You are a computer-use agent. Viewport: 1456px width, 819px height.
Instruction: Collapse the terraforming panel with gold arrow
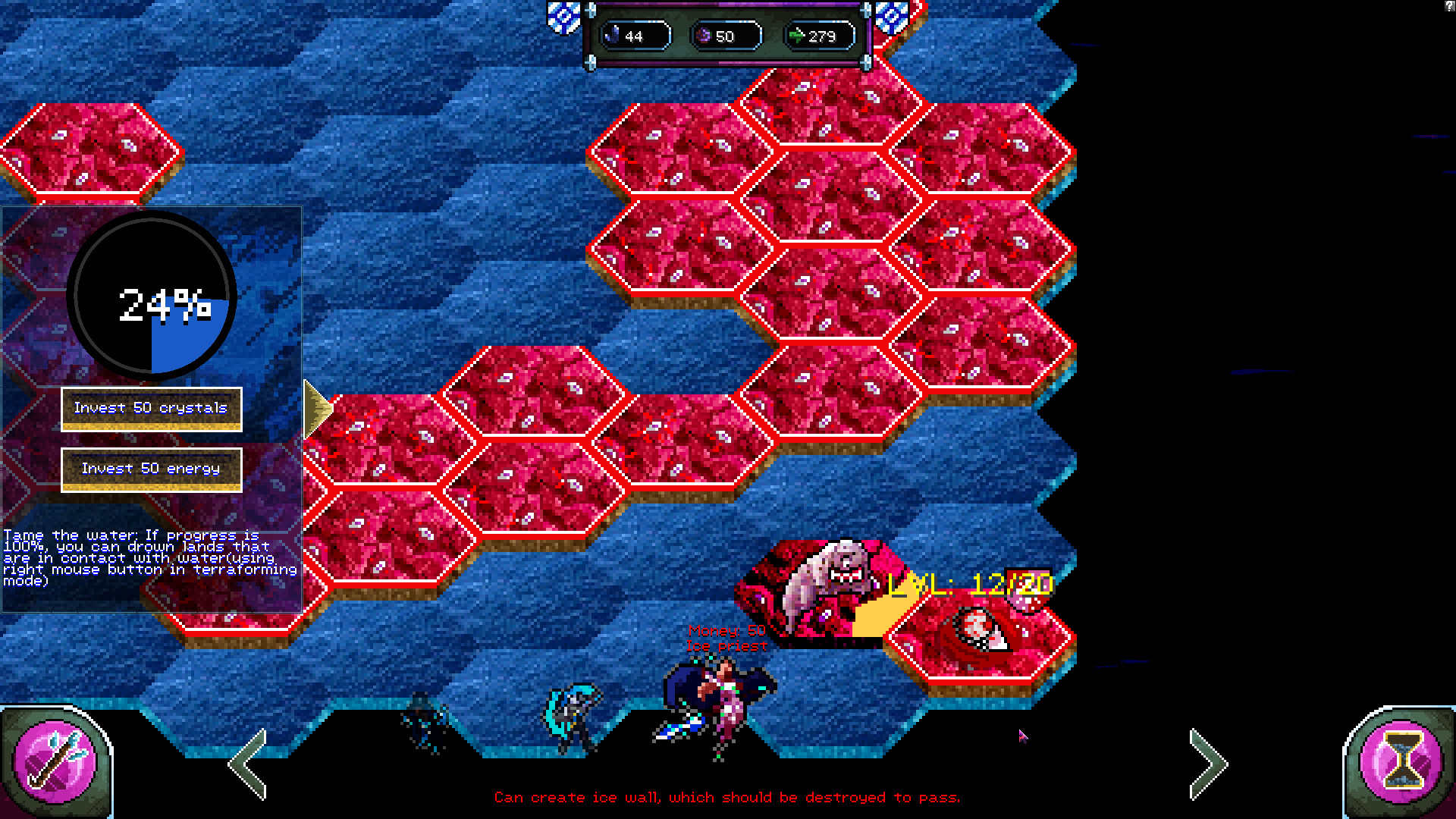click(317, 409)
